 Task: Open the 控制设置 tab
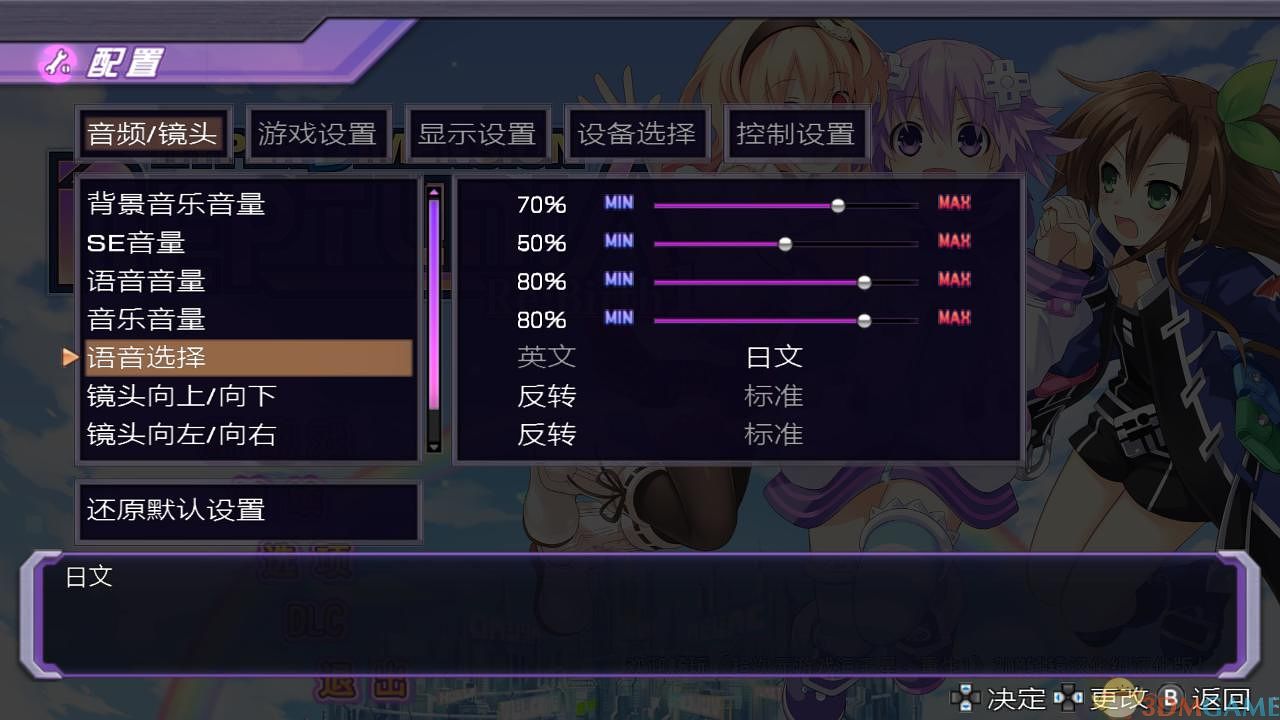click(796, 131)
